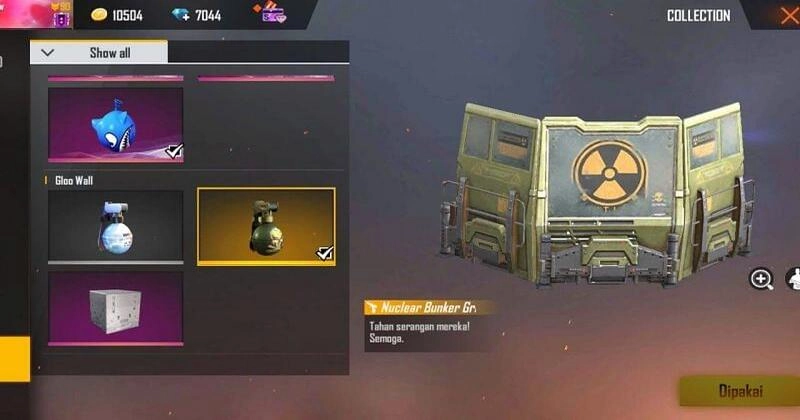
Task: Select the yellow highlighted side category tab
Action: pyautogui.click(x=14, y=359)
